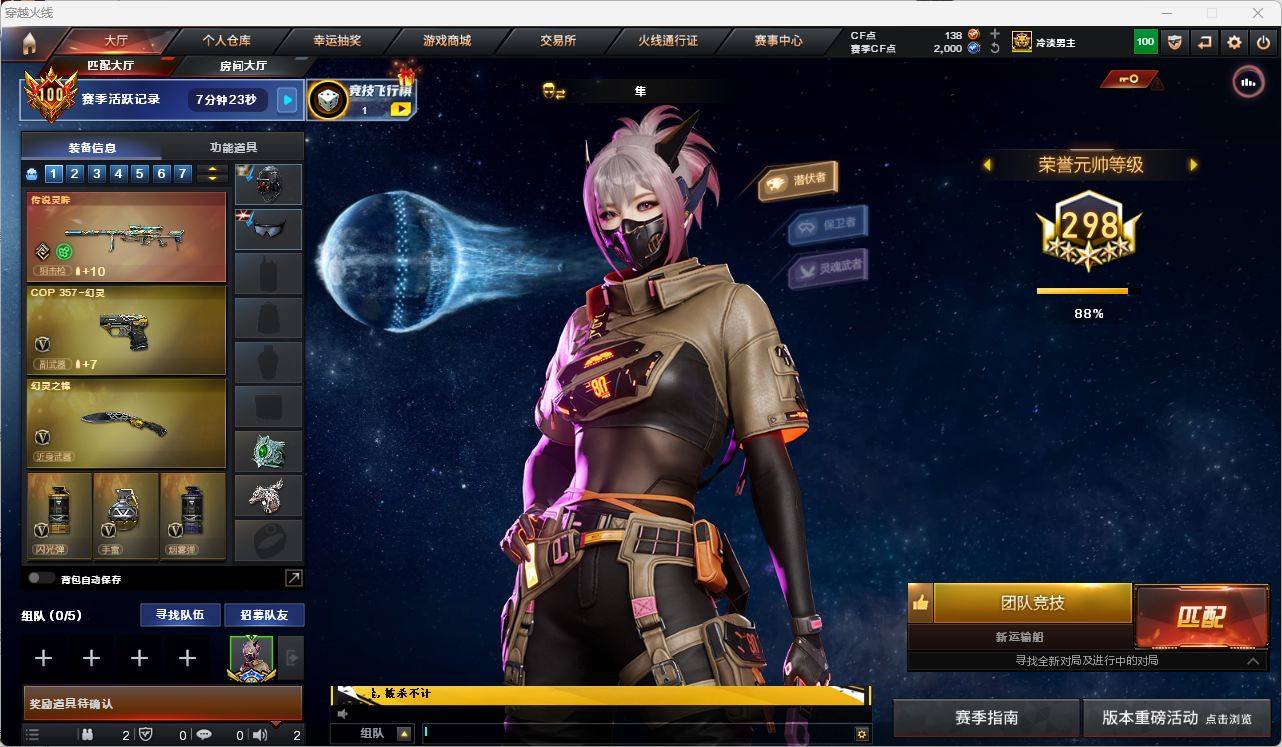Open the 个人仓库 menu
The image size is (1282, 747).
[x=227, y=41]
